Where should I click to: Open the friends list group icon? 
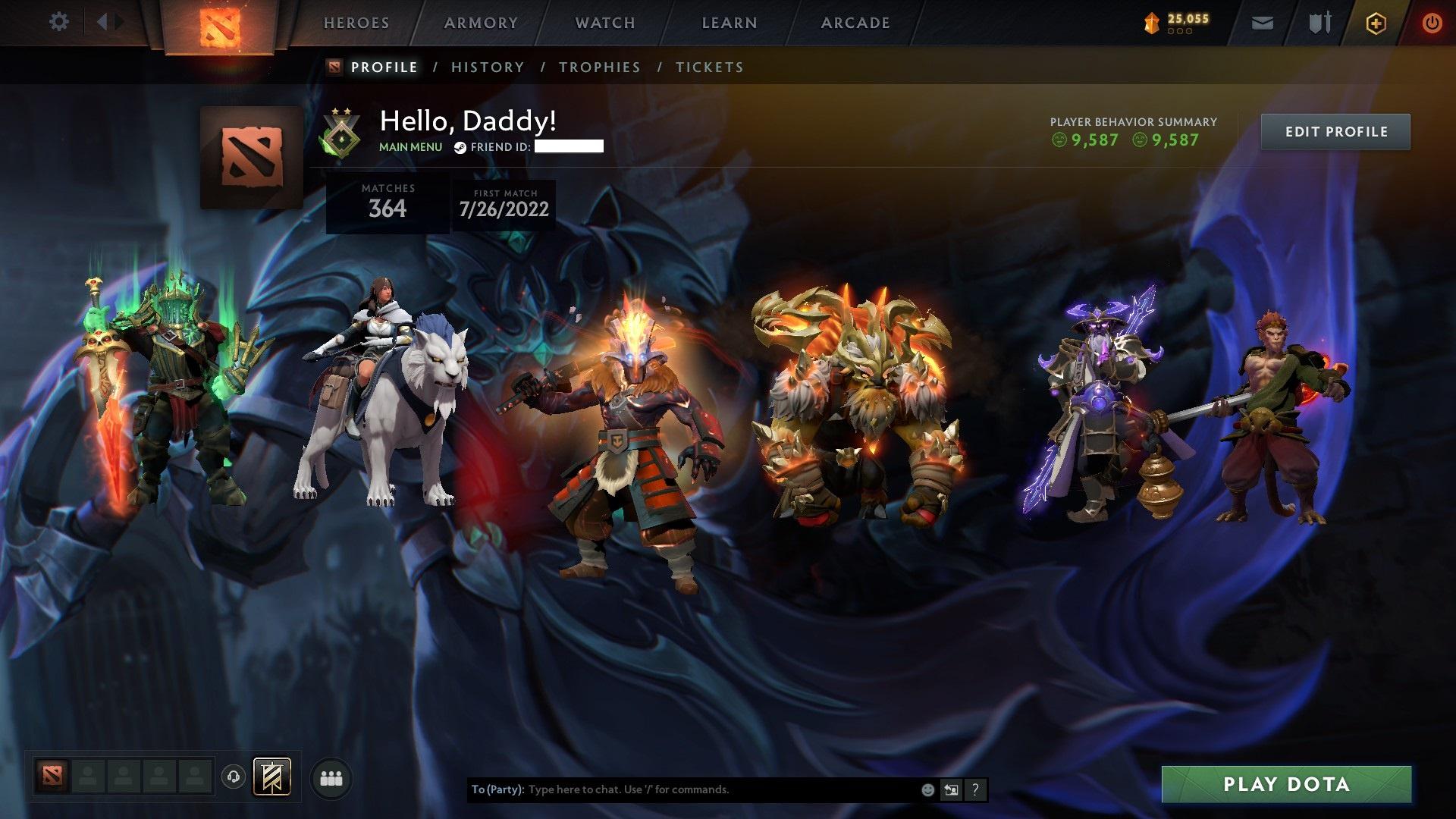coord(331,778)
